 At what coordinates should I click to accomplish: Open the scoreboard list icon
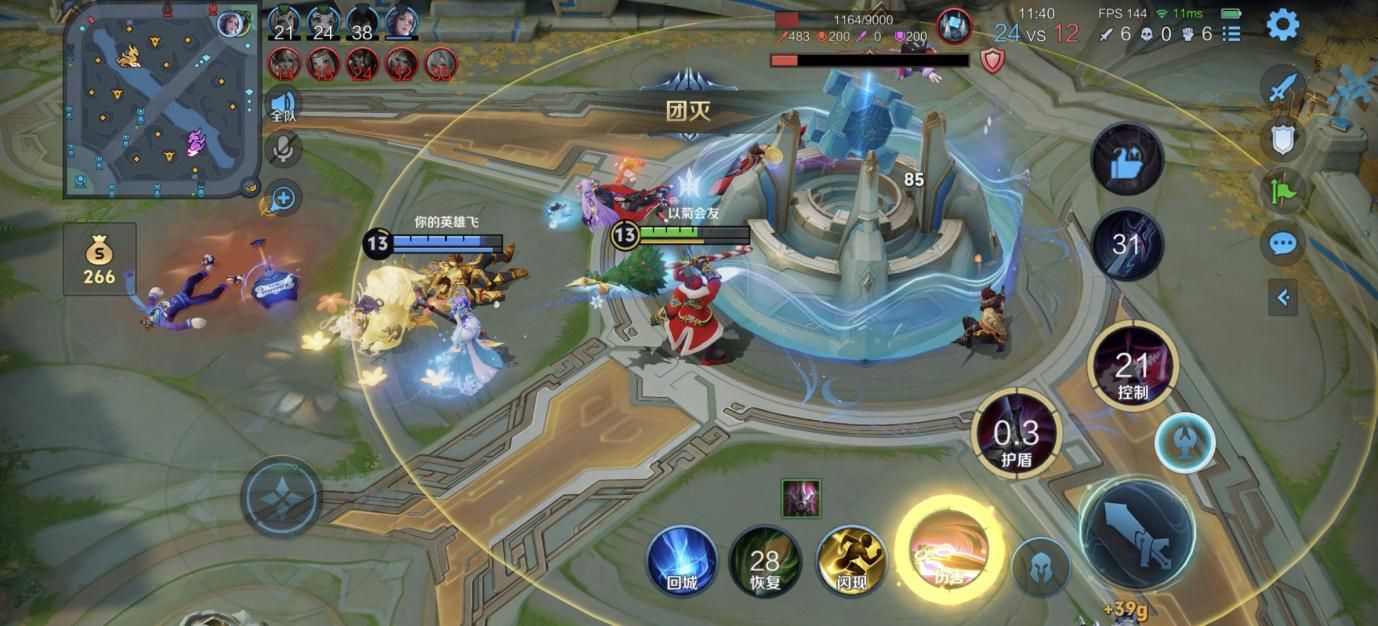[1231, 34]
